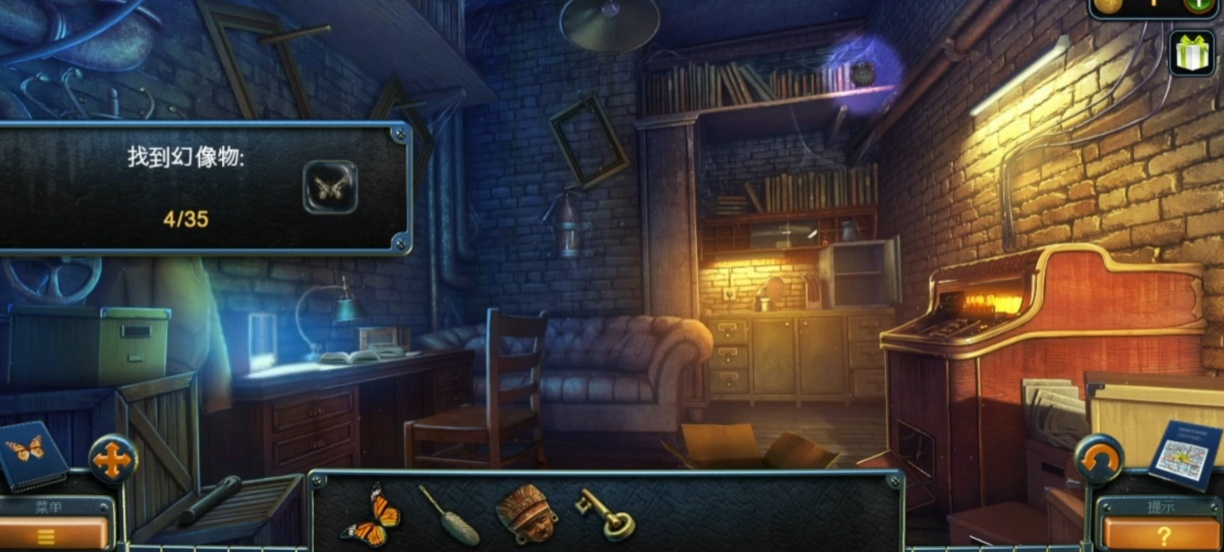Use the 提示 hint question-mark button
Viewport: 1224px width, 552px height.
[x=1163, y=534]
